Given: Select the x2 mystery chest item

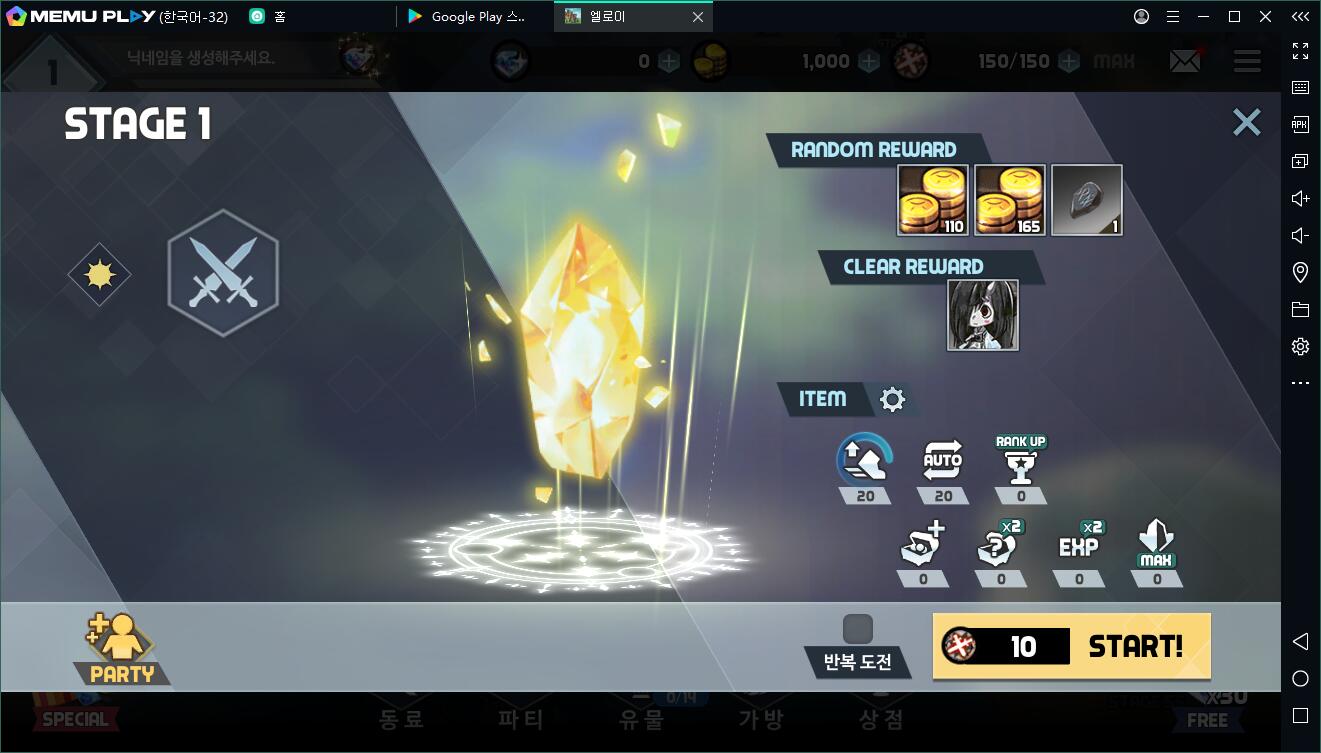Looking at the screenshot, I should (x=1000, y=545).
